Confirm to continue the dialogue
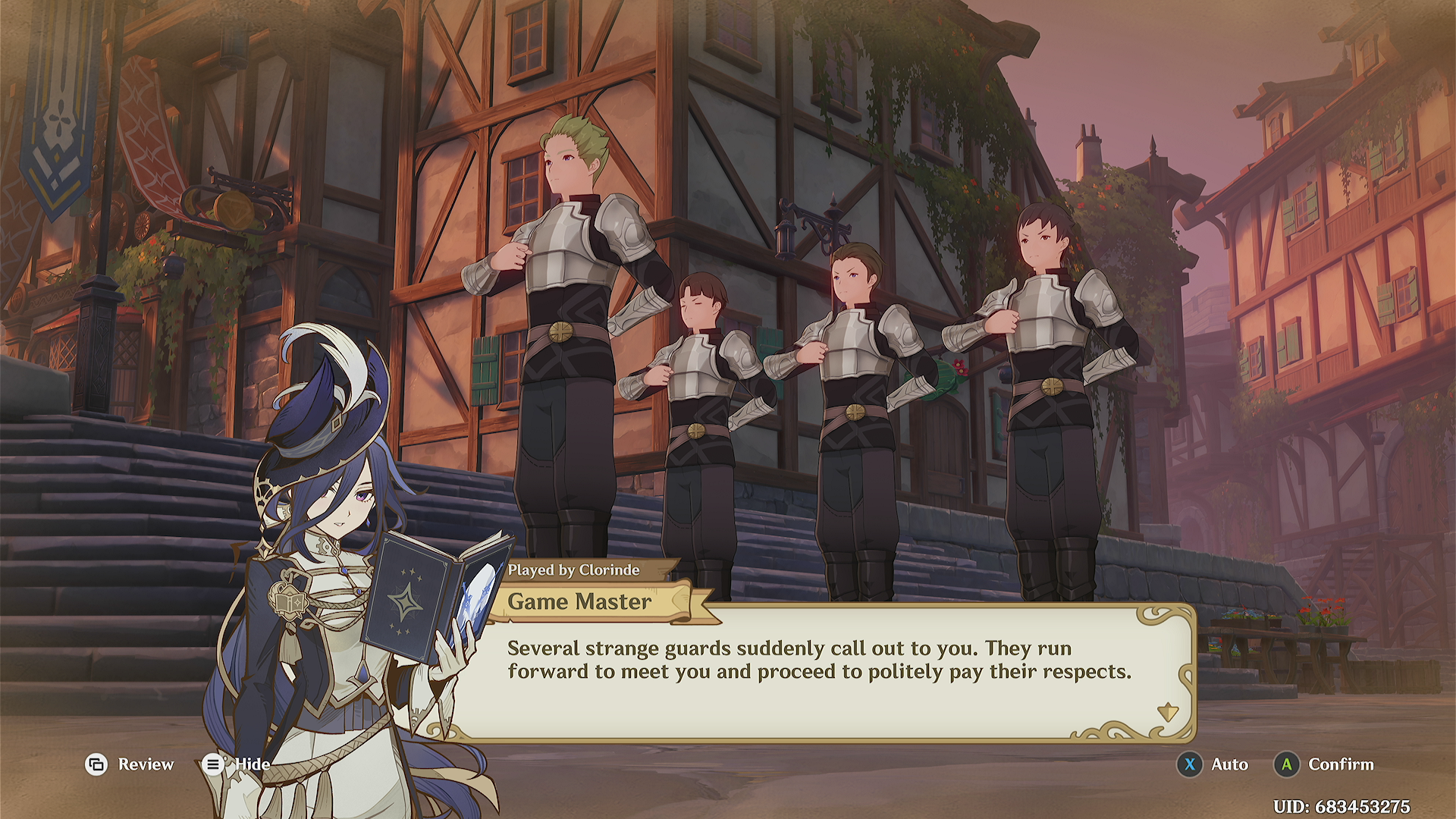1456x819 pixels. (x=1324, y=764)
